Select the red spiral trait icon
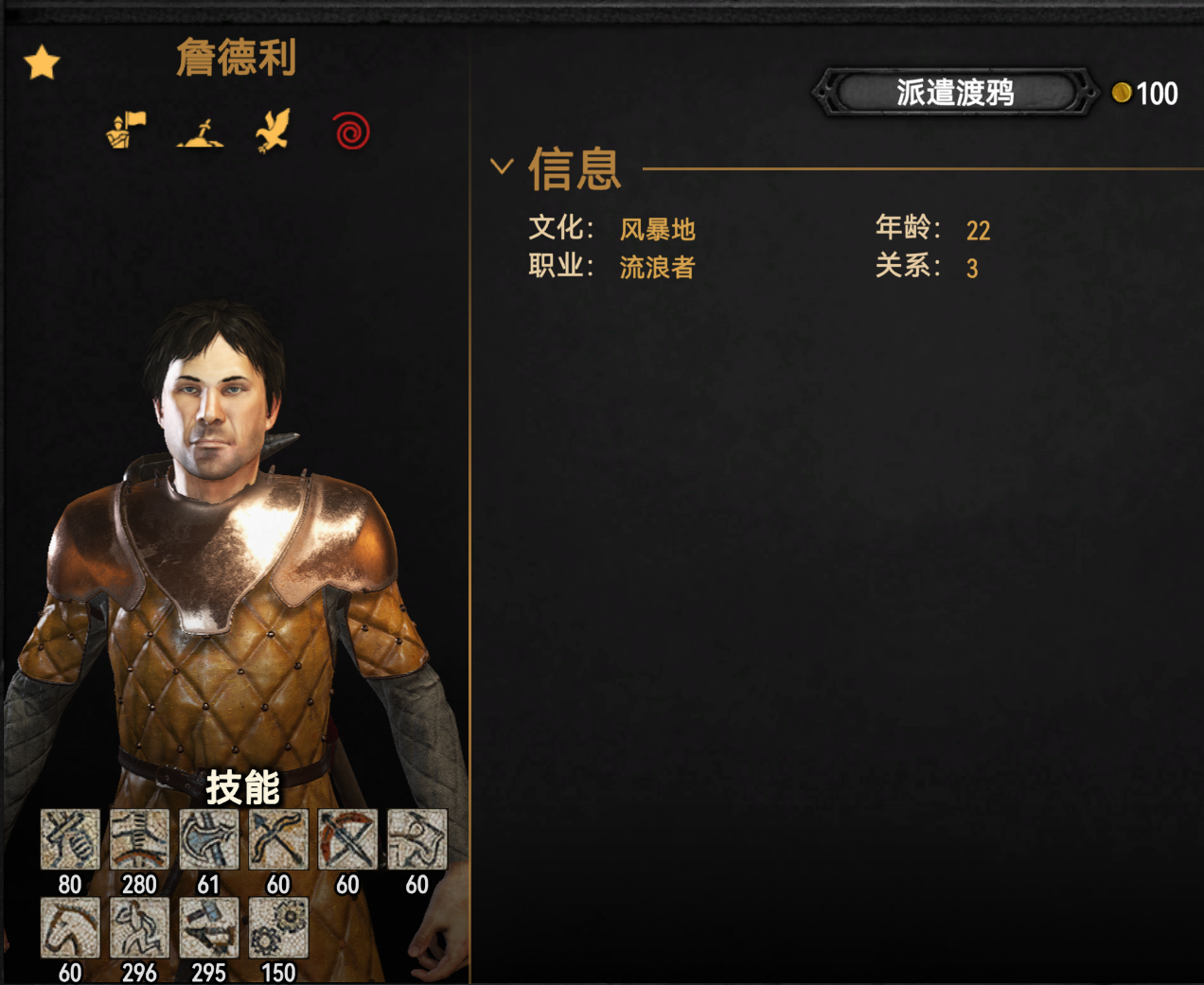The width and height of the screenshot is (1204, 985). coord(351,131)
